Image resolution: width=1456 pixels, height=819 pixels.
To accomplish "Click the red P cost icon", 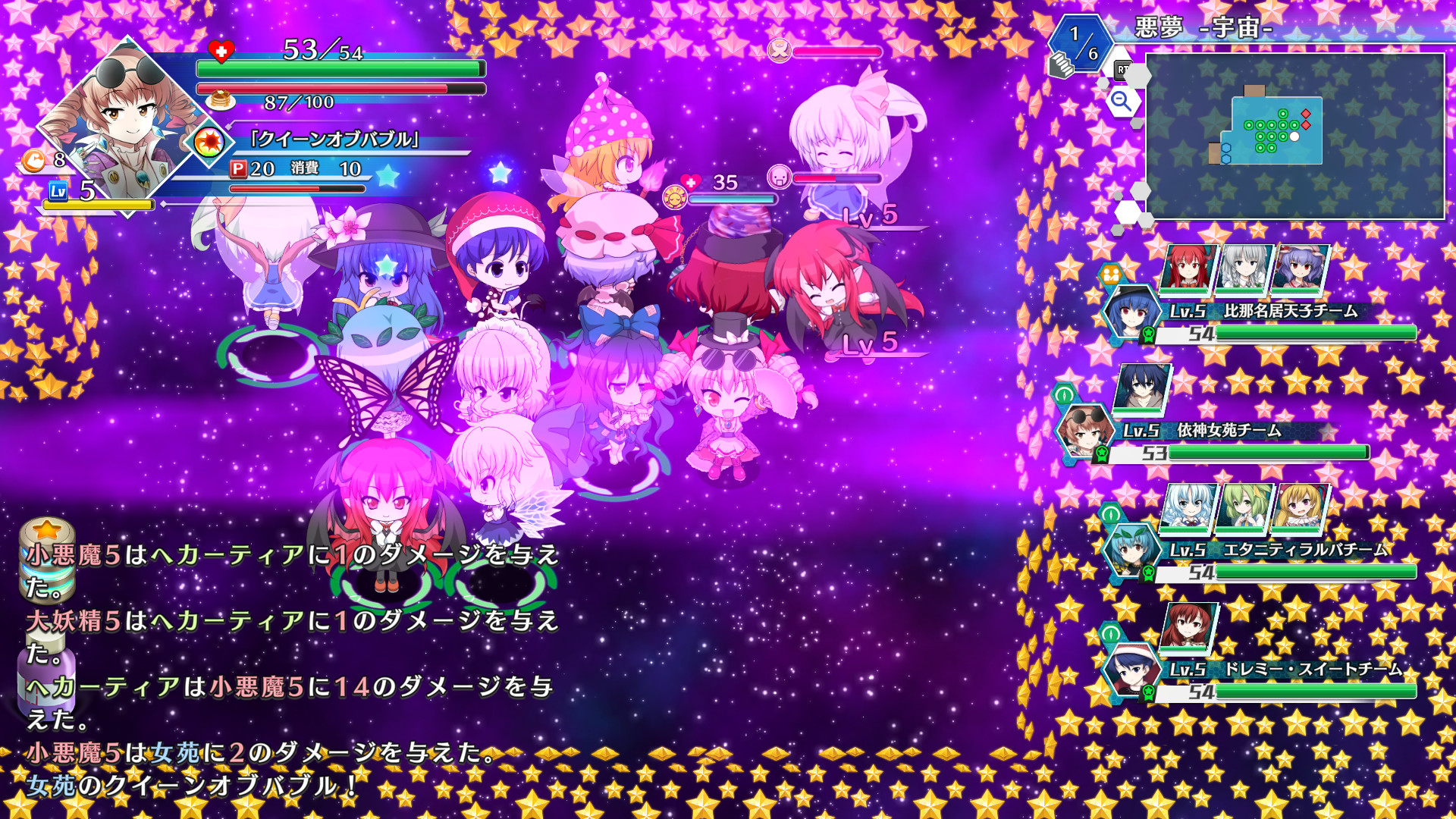I will [238, 169].
